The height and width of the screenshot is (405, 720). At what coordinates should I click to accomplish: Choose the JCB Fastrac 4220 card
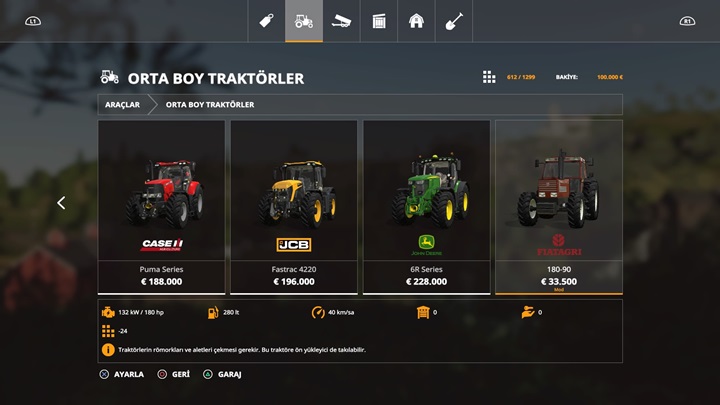[294, 207]
